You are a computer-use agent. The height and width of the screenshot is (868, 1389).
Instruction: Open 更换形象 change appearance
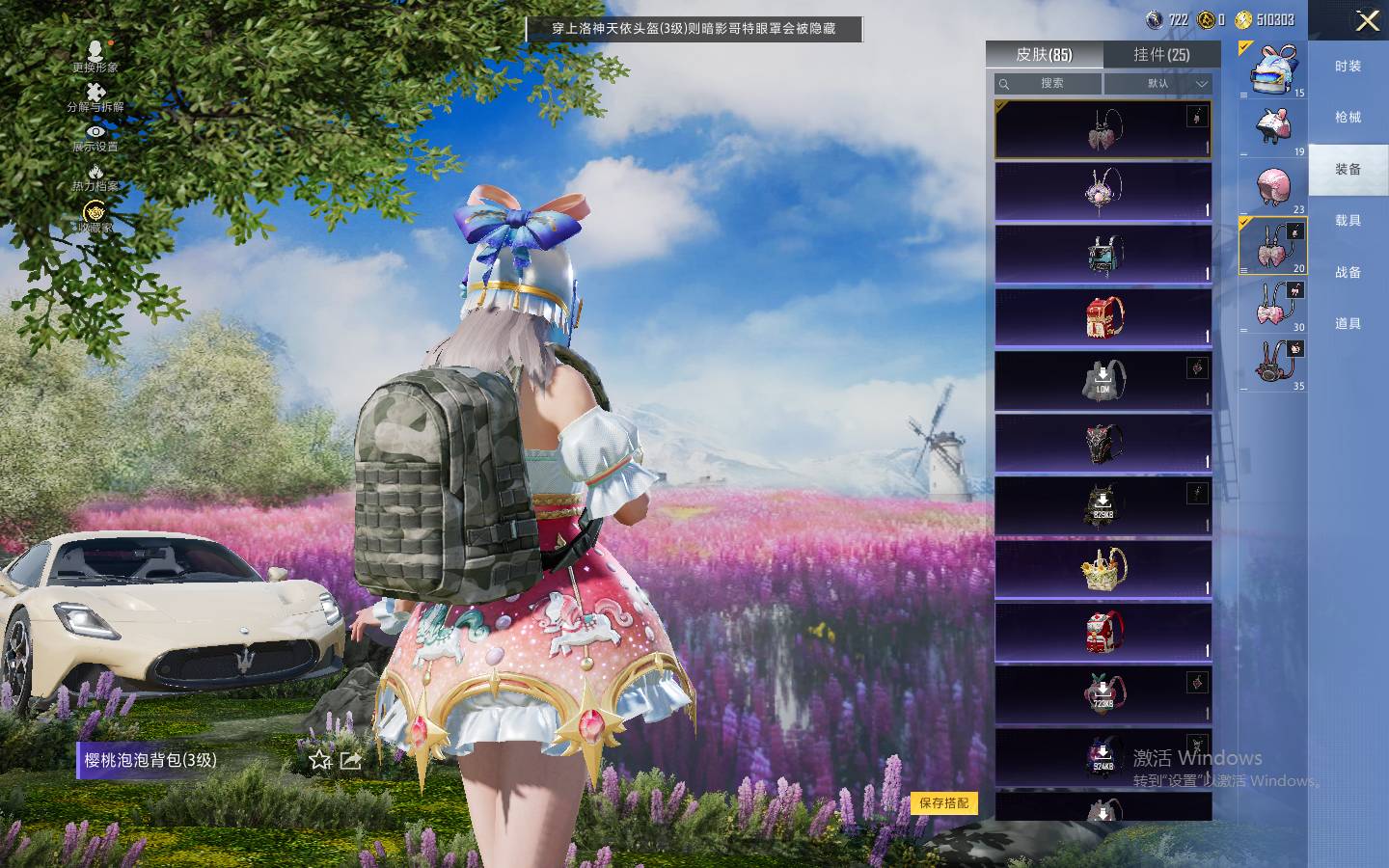tap(95, 56)
